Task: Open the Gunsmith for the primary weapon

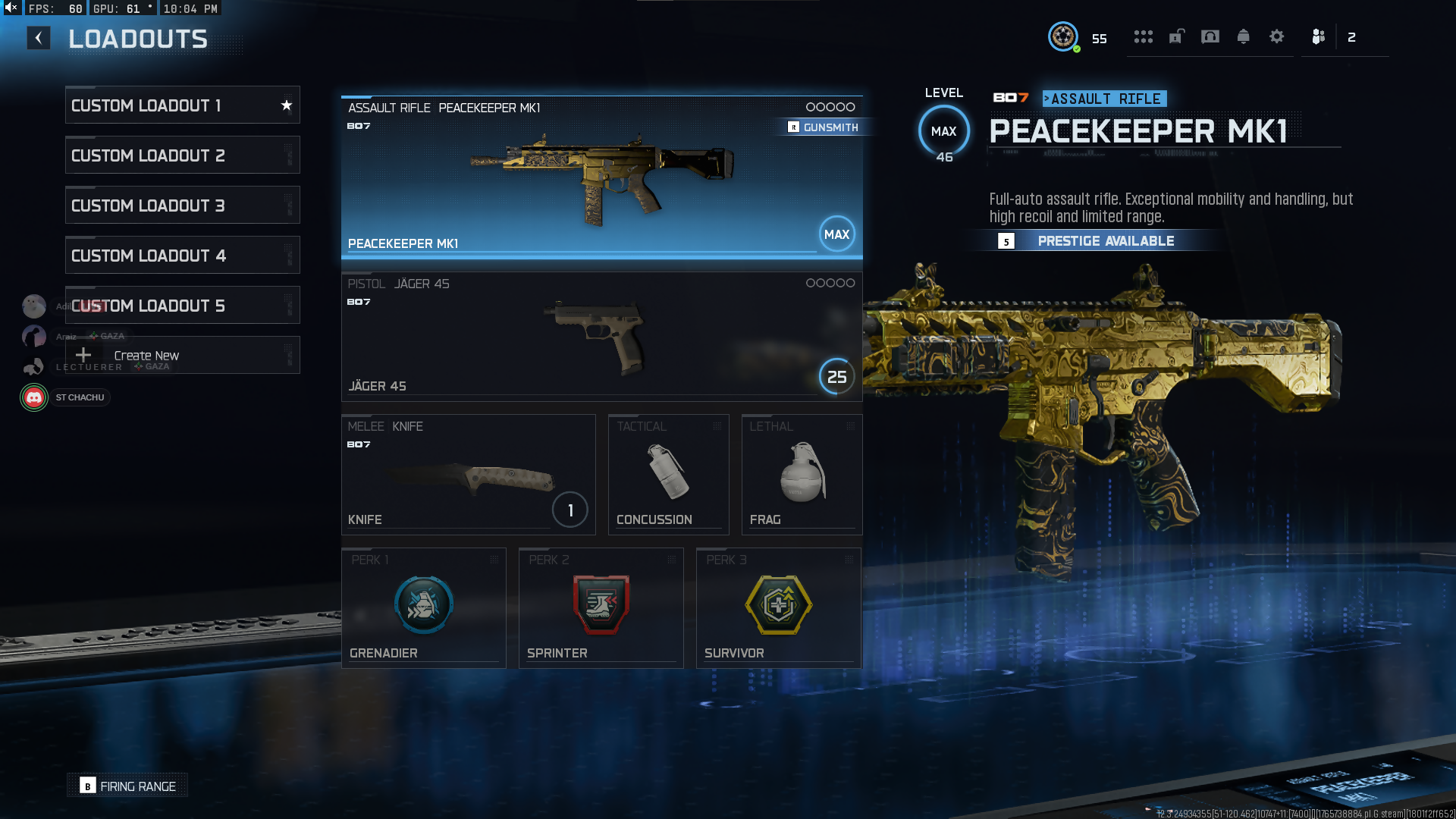Action: click(x=824, y=127)
